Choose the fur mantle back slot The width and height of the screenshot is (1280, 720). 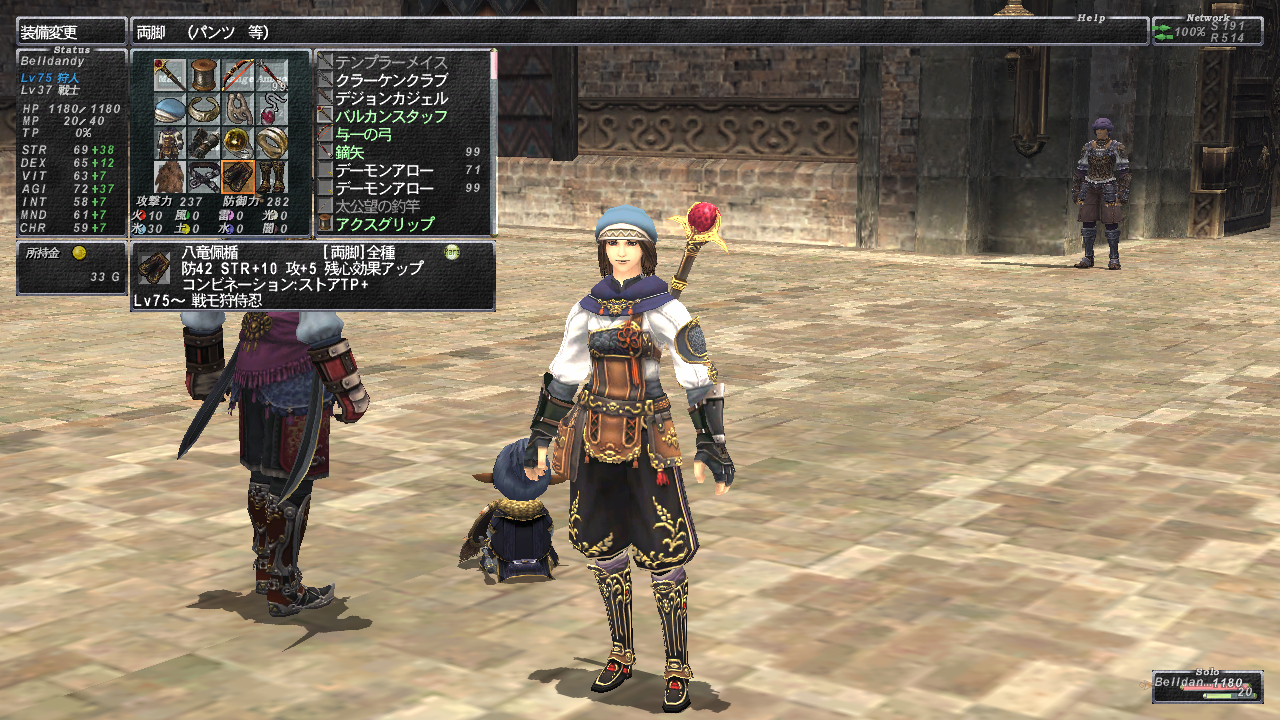coord(170,177)
